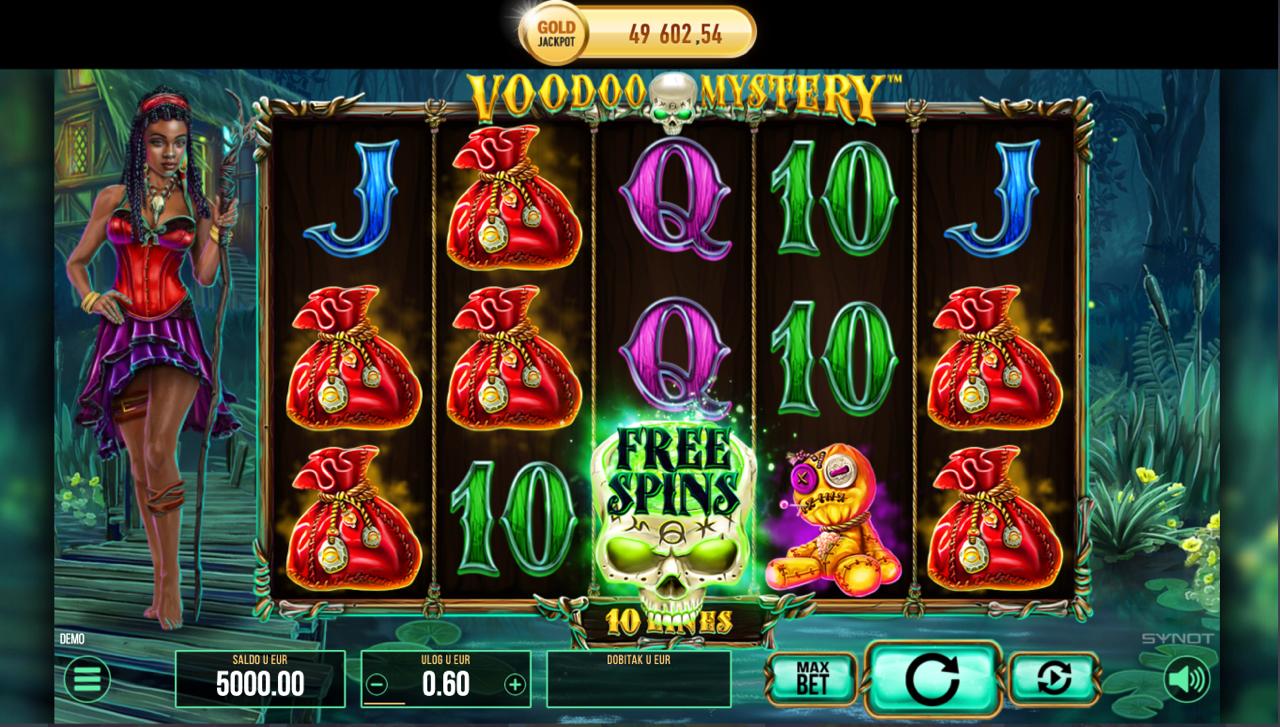1280x727 pixels.
Task: Spin the reels
Action: (932, 679)
